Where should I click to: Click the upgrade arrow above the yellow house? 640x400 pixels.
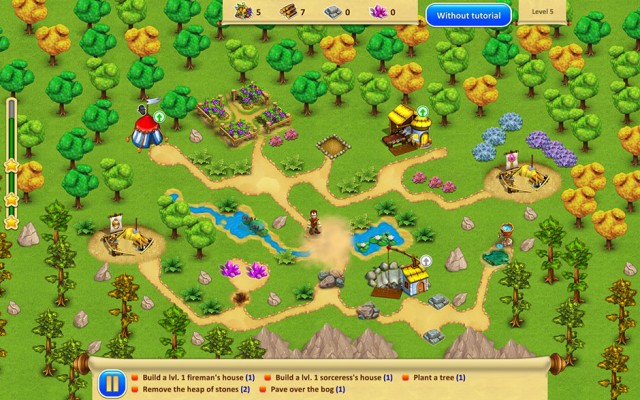pyautogui.click(x=422, y=110)
